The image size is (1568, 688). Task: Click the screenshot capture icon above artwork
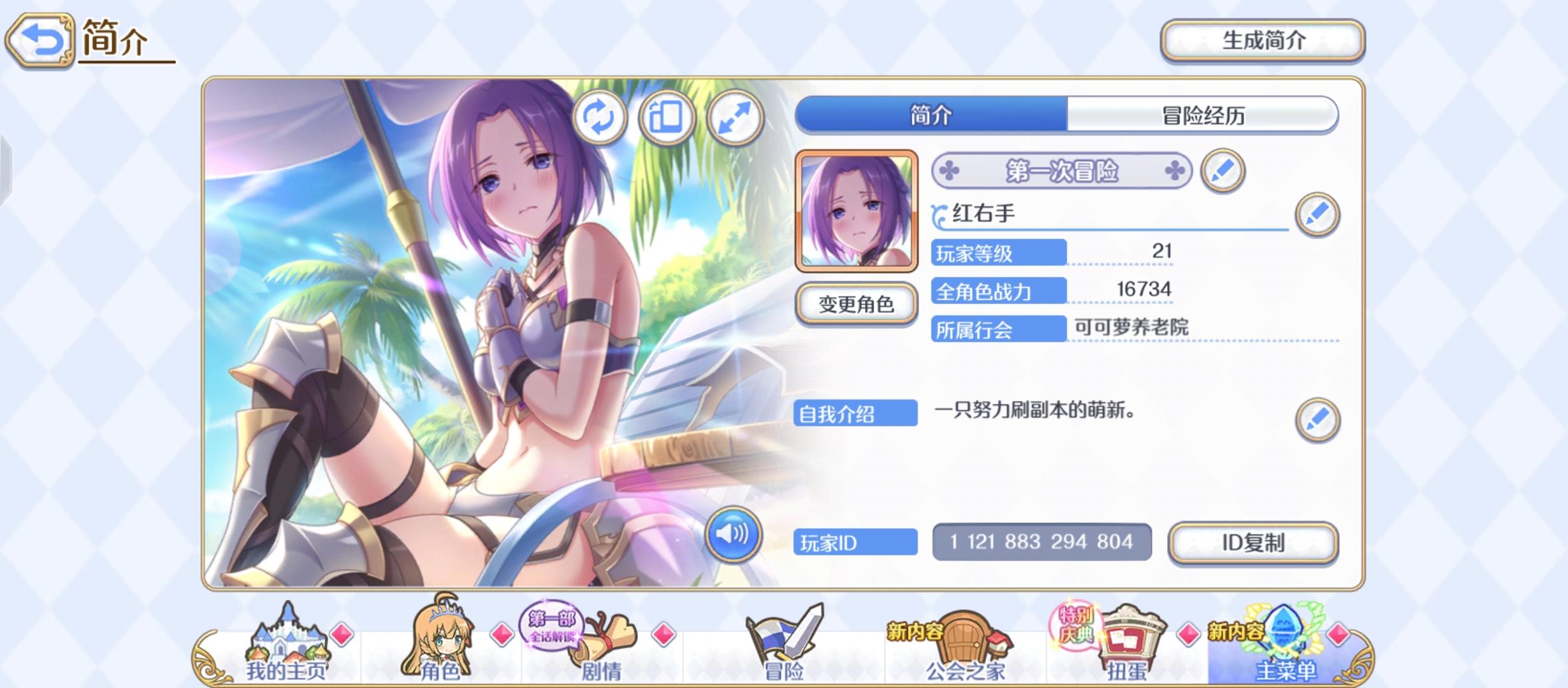[x=667, y=118]
